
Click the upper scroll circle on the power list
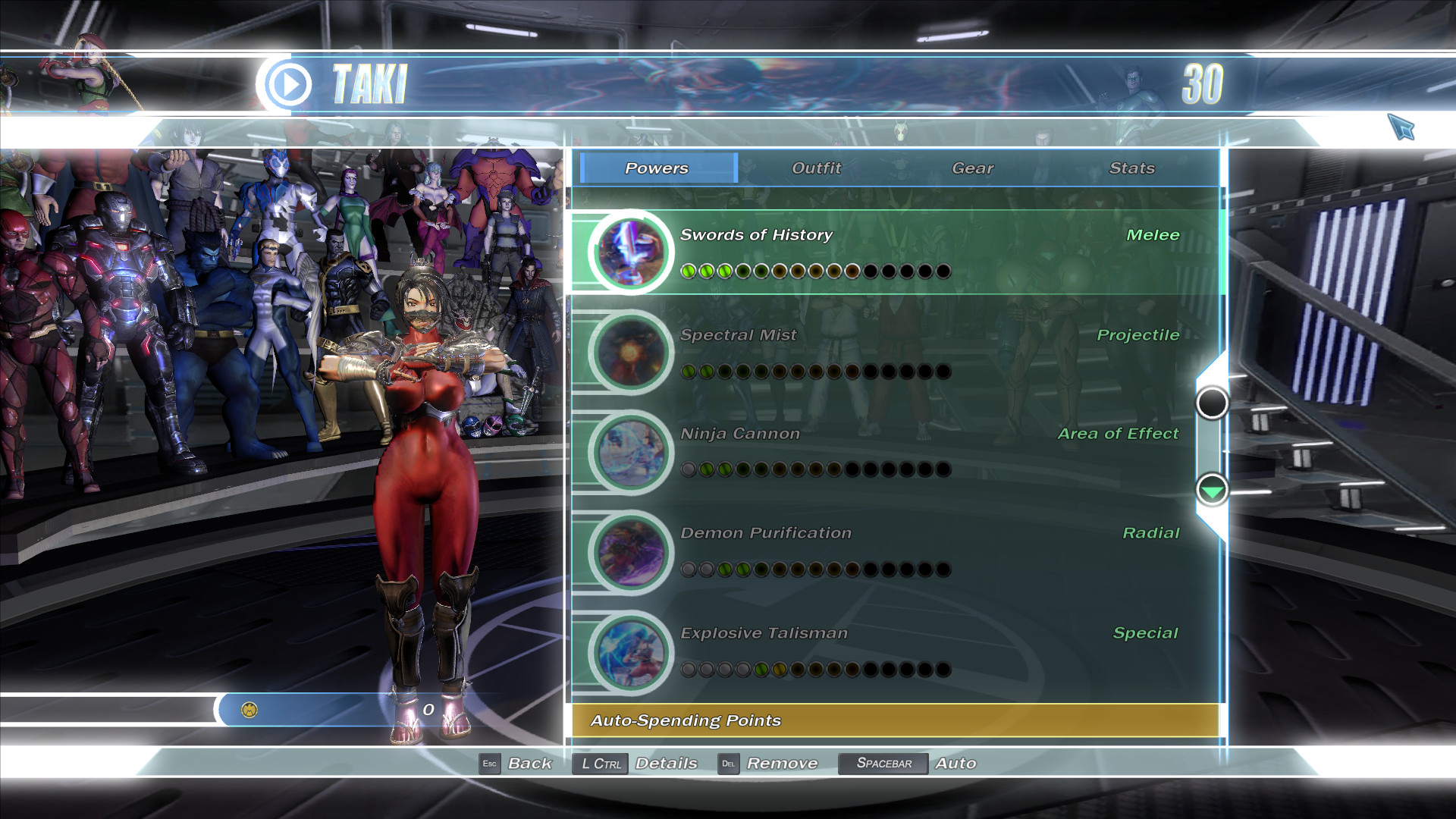1212,405
